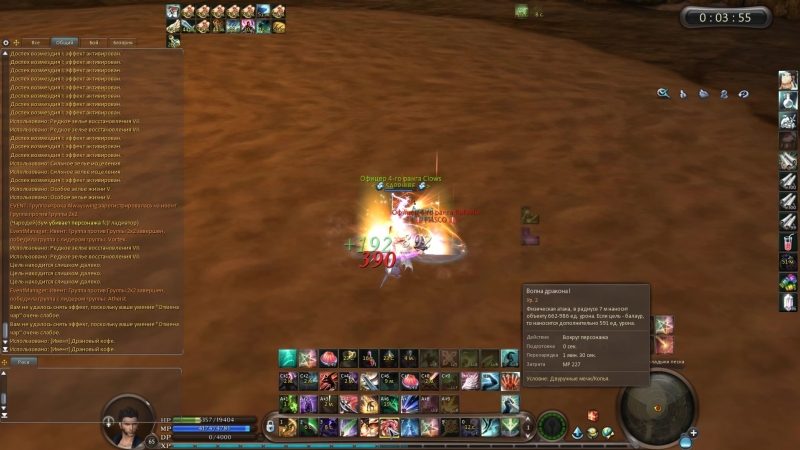Click the round green emblem beside hotbar

pos(552,426)
